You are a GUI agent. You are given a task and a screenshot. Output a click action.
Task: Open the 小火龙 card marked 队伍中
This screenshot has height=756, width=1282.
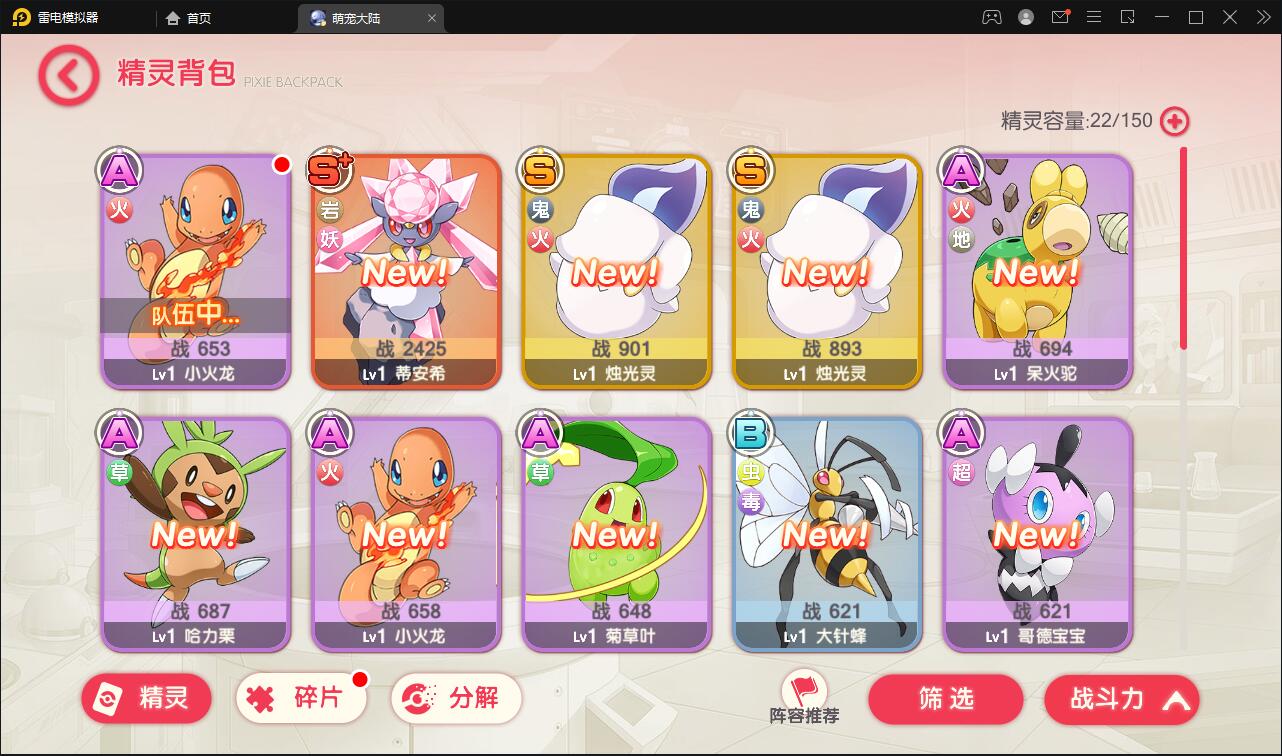[195, 270]
